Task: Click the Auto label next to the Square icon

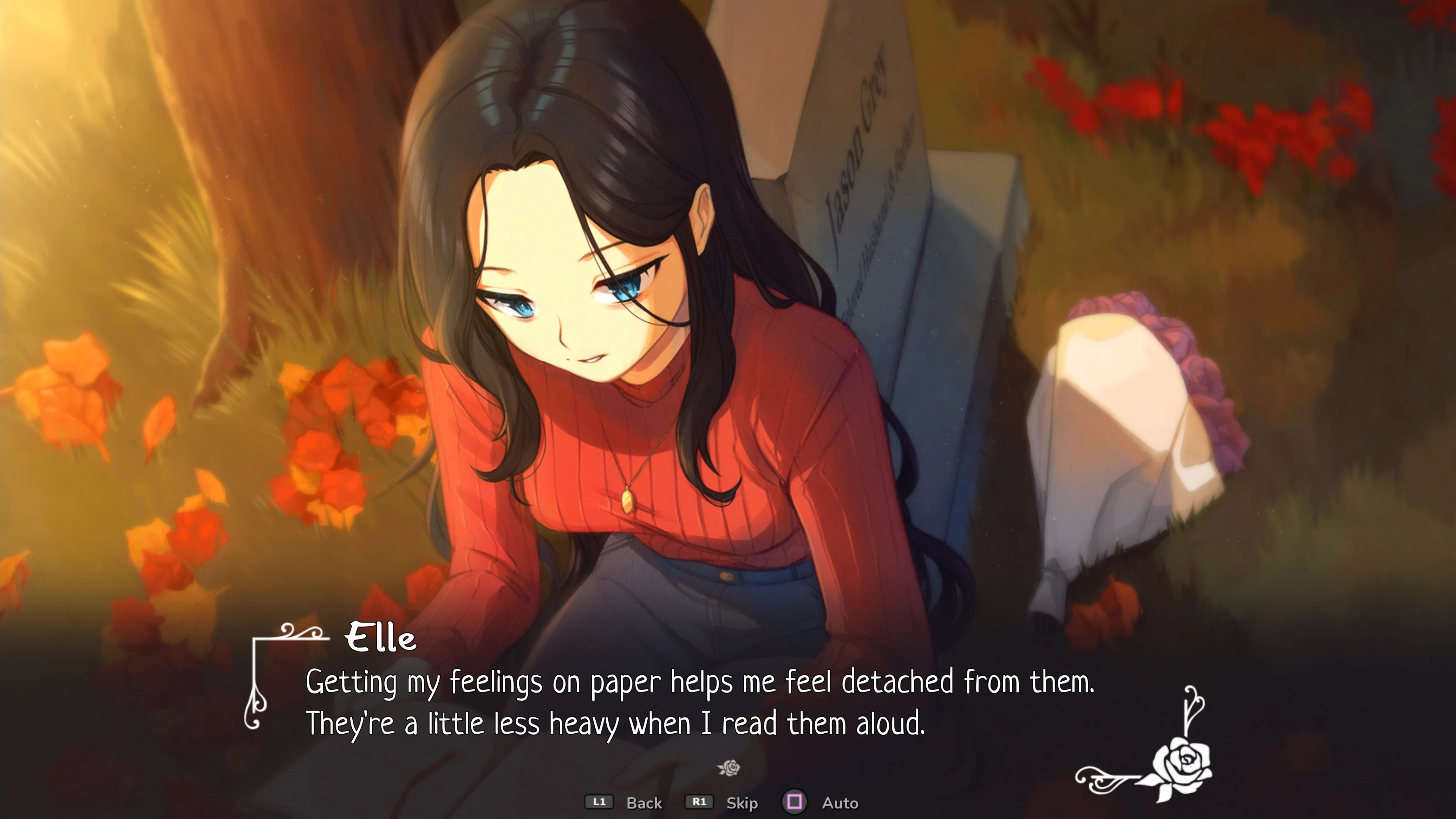Action: 841,803
